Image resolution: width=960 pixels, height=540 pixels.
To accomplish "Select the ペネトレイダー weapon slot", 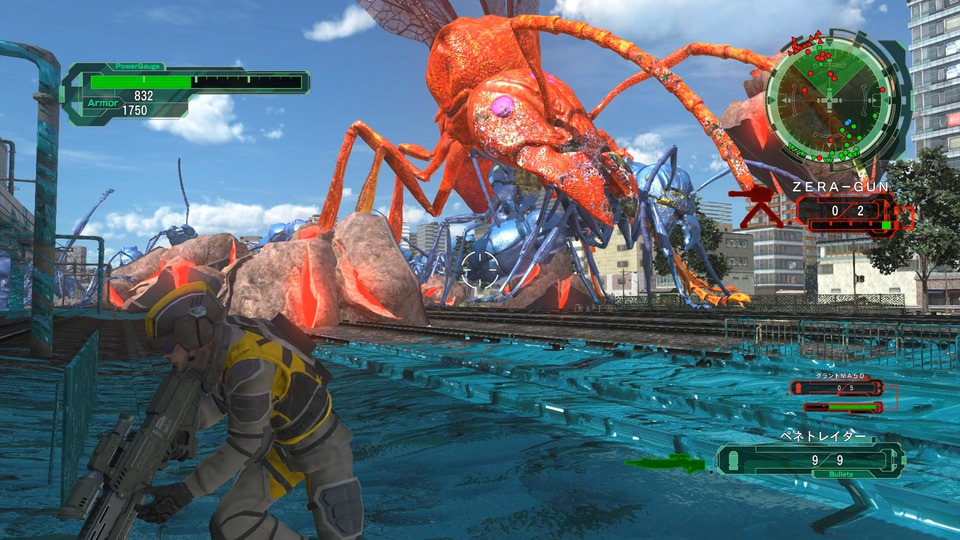I will [x=811, y=459].
